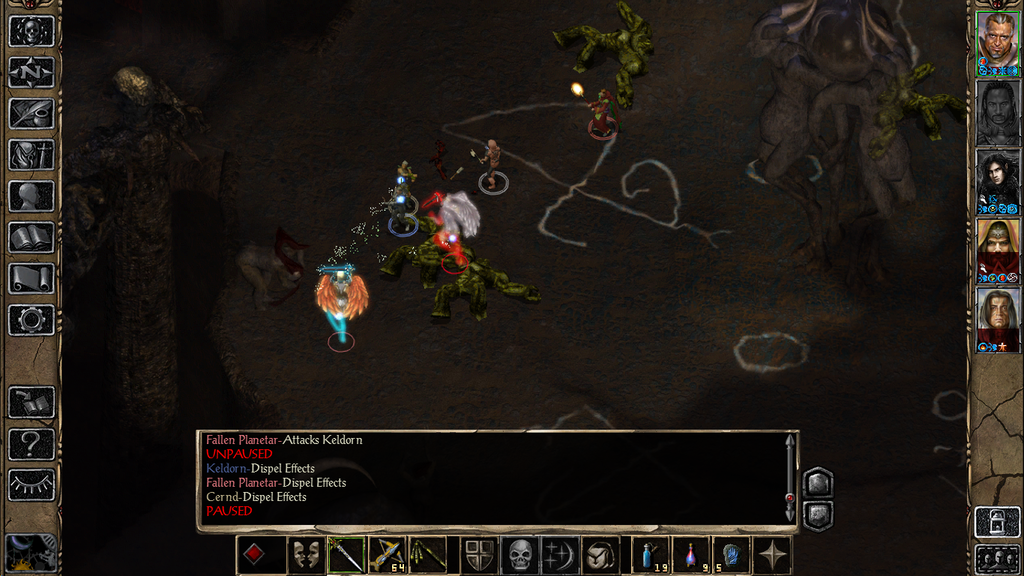Select the red-hooded character portrait

(x=997, y=250)
